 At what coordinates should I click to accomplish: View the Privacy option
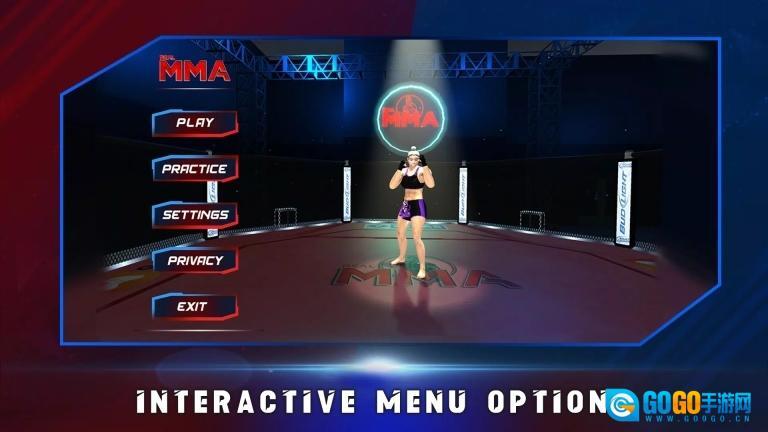tap(195, 260)
